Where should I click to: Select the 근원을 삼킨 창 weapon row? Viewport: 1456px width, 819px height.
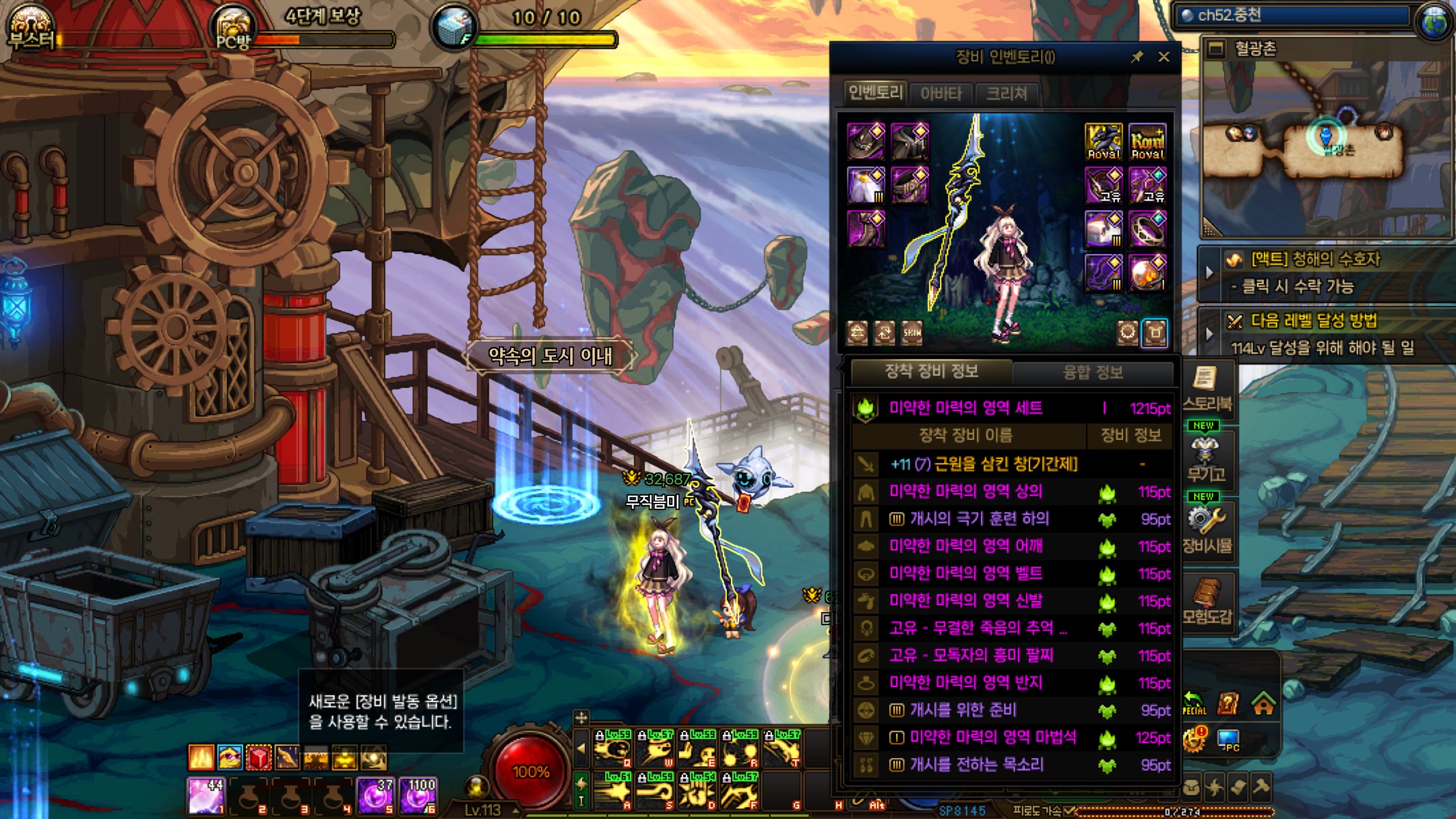[984, 464]
